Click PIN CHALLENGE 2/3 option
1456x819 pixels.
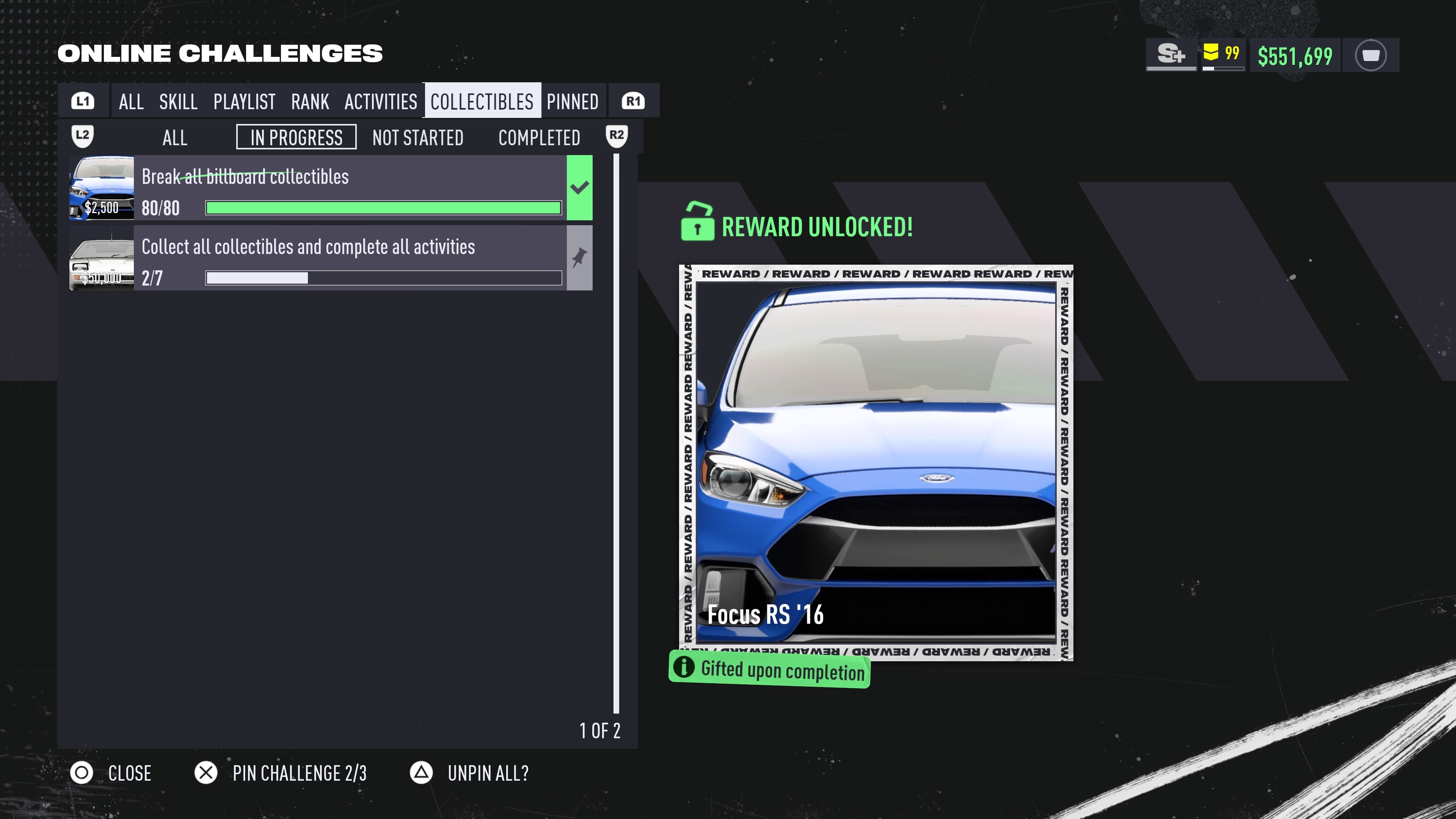299,773
